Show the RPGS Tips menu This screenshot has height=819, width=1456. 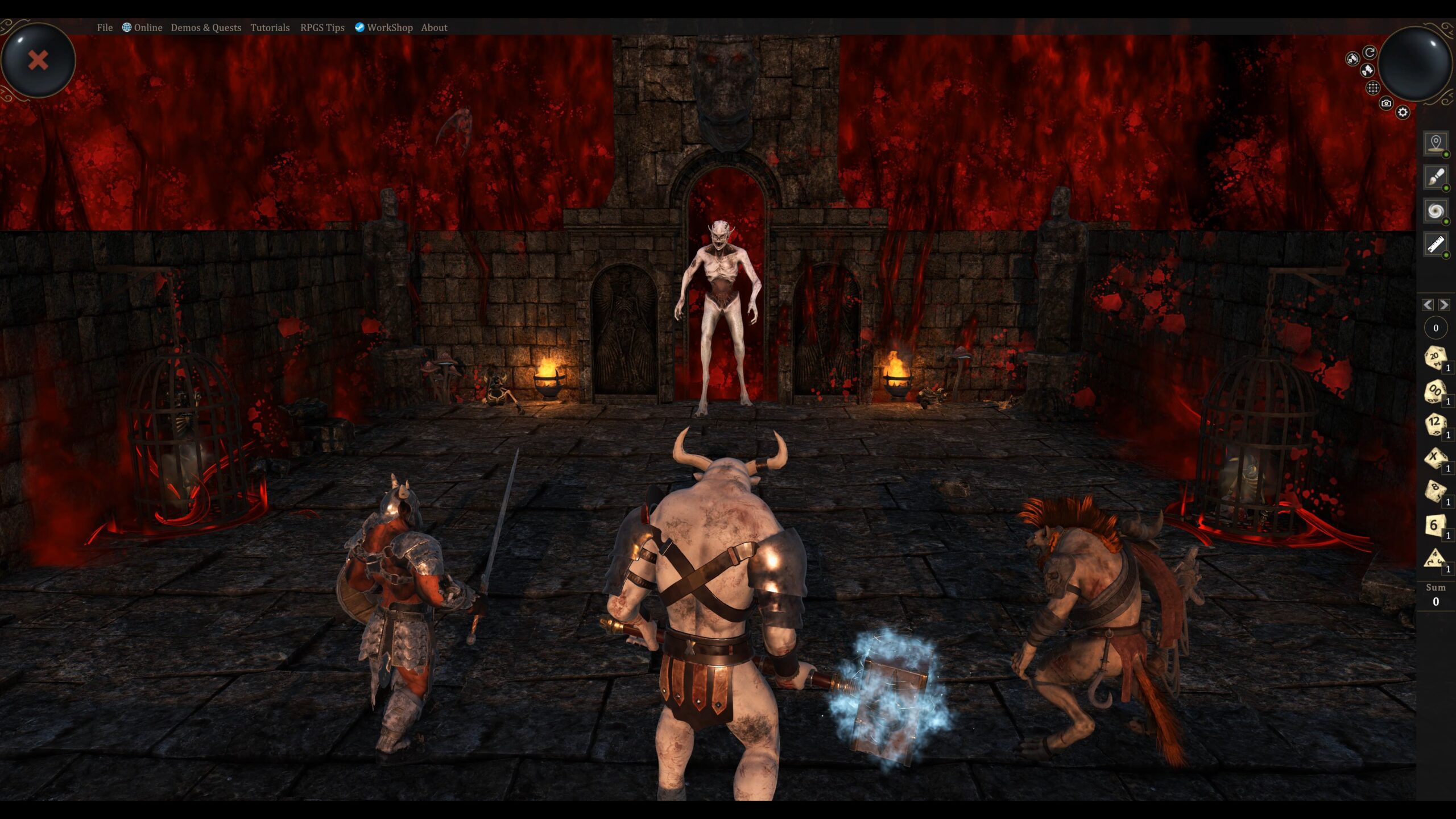click(x=322, y=27)
